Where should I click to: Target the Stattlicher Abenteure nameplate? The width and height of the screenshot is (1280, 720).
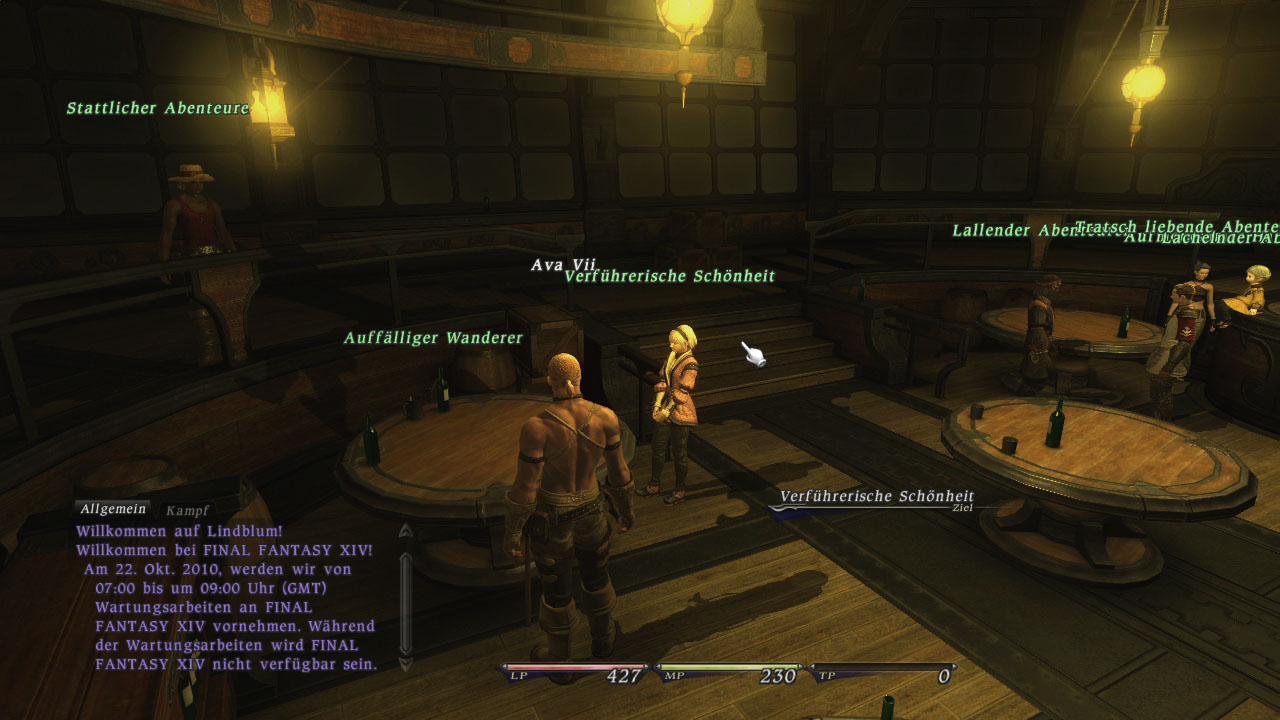(157, 107)
